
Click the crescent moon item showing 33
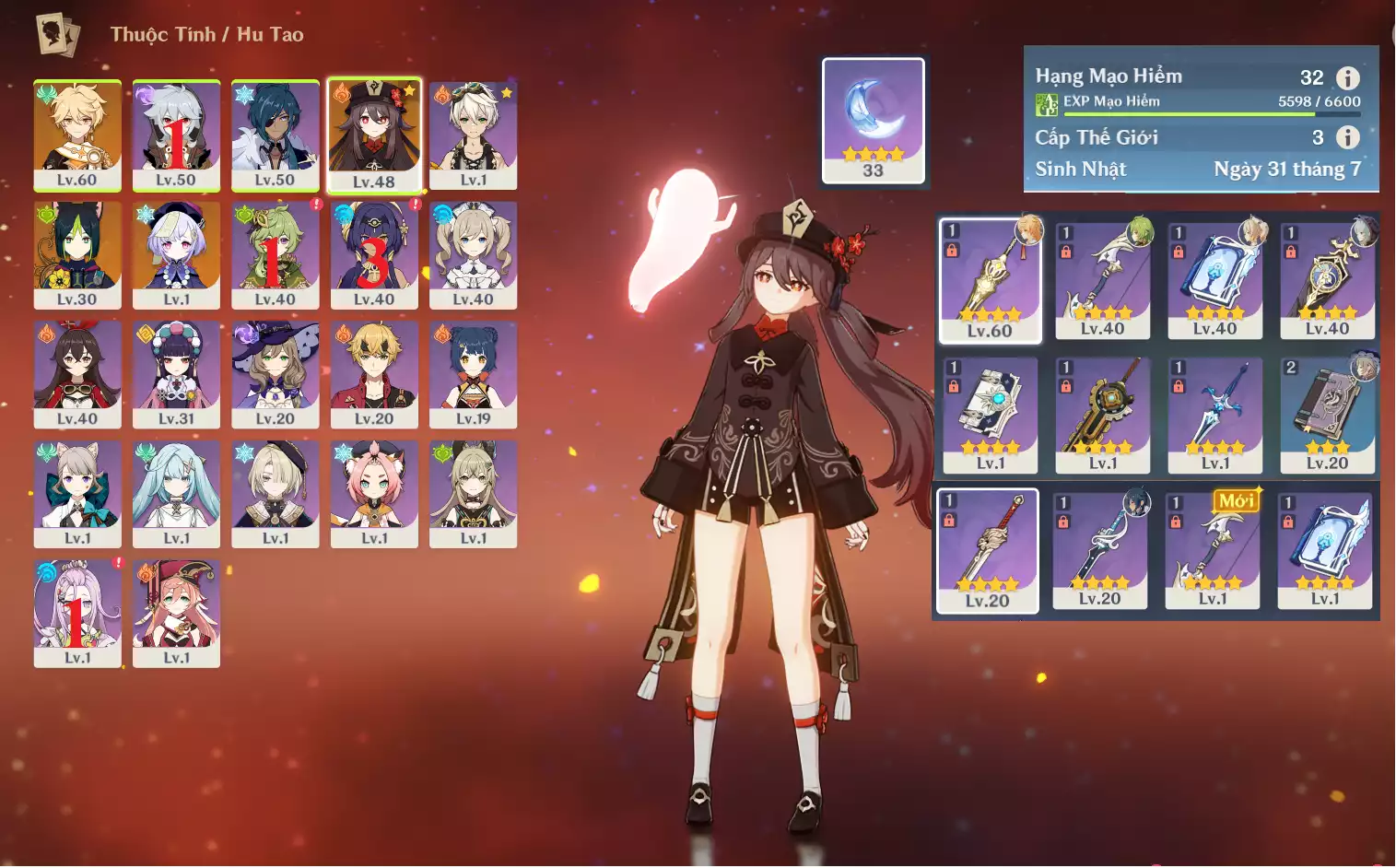click(x=873, y=120)
